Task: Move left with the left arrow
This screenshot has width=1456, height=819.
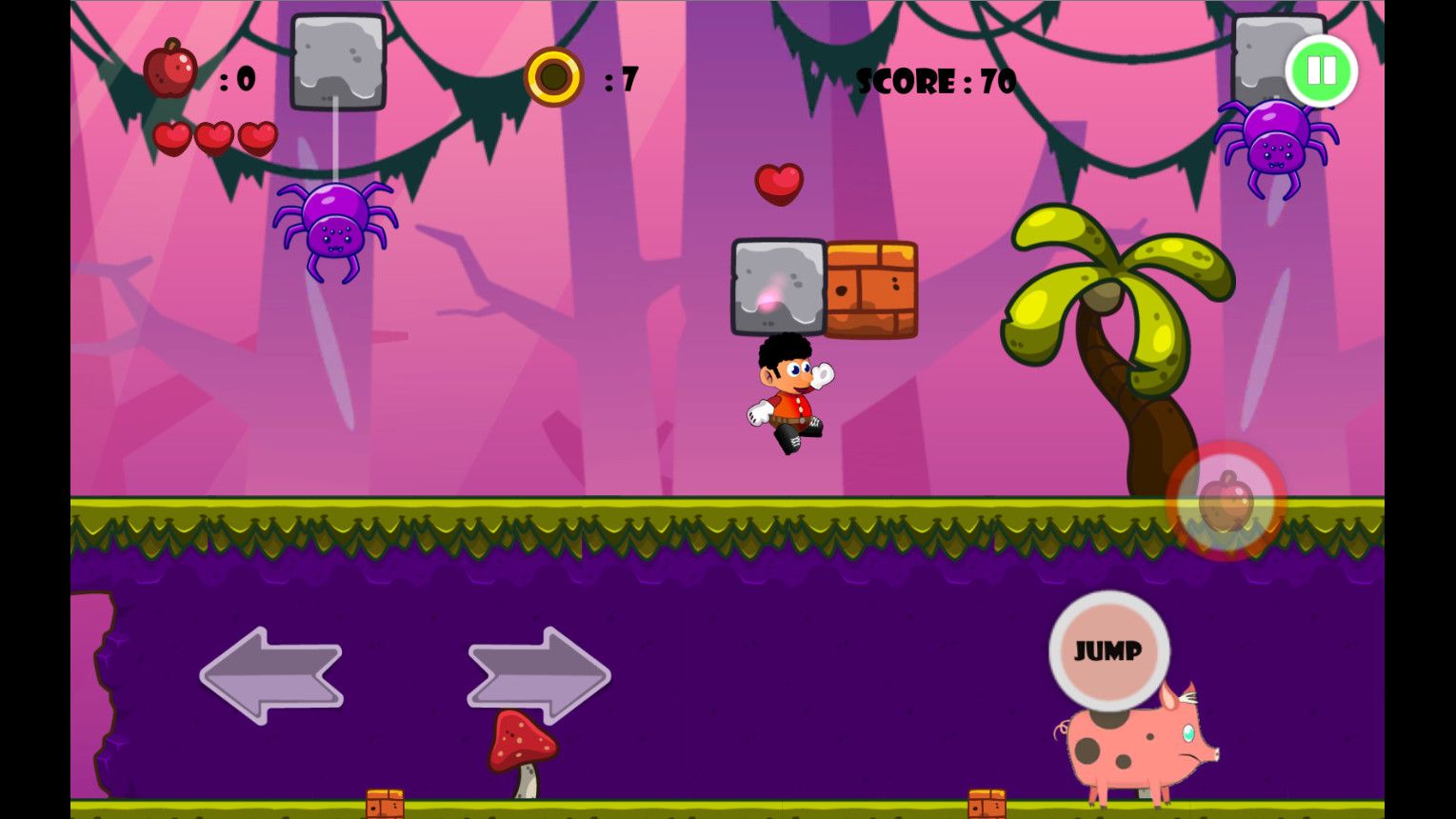Action: click(271, 674)
